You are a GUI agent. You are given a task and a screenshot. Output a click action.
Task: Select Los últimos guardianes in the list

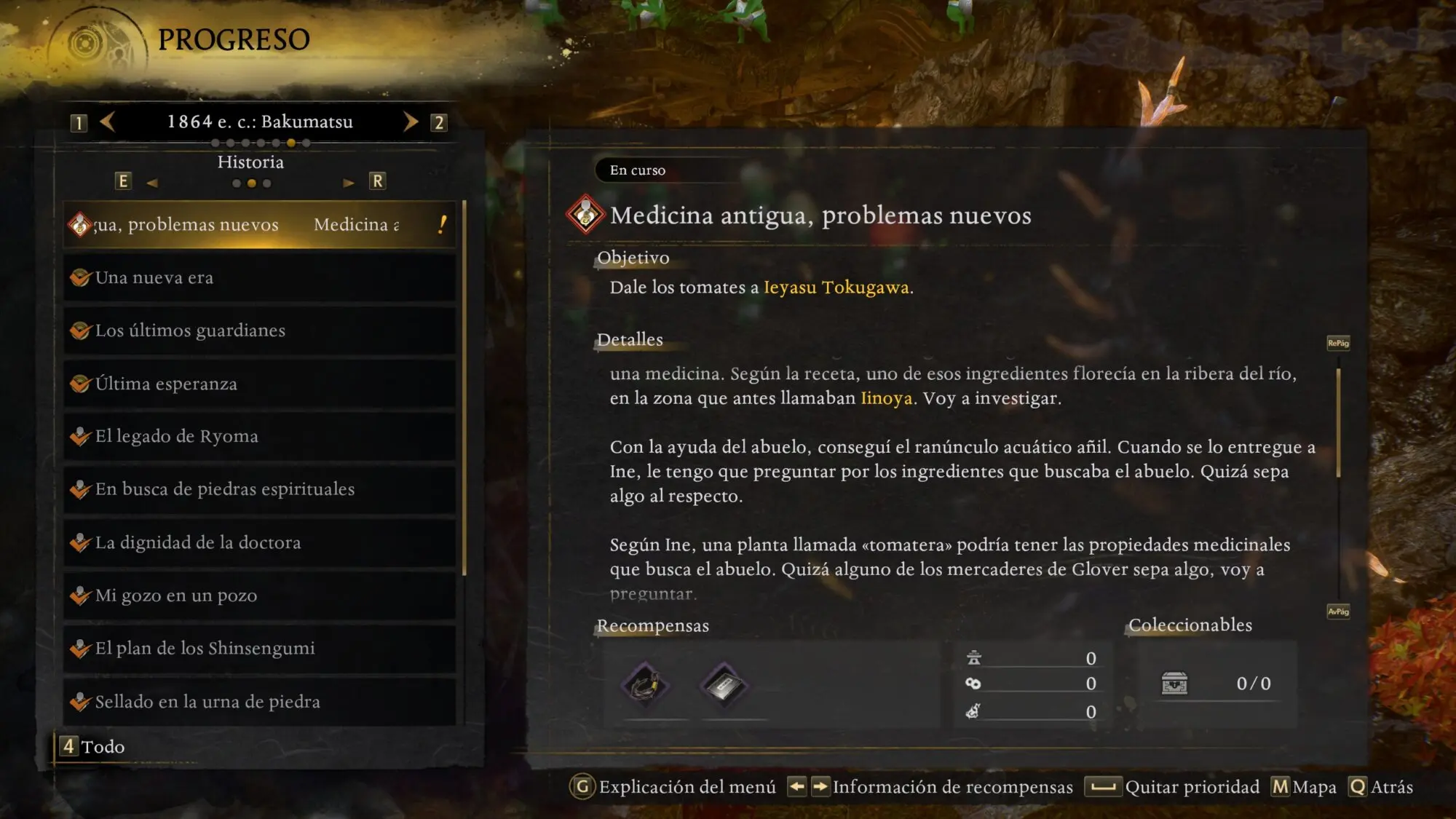(259, 331)
